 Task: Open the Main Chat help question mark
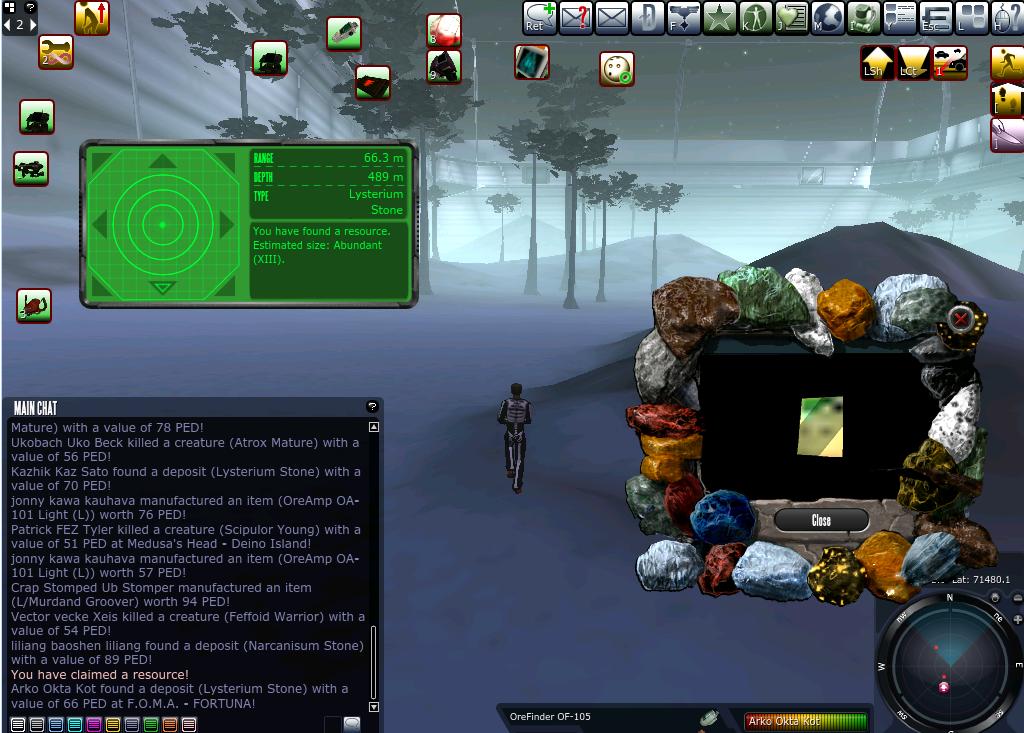coord(372,407)
